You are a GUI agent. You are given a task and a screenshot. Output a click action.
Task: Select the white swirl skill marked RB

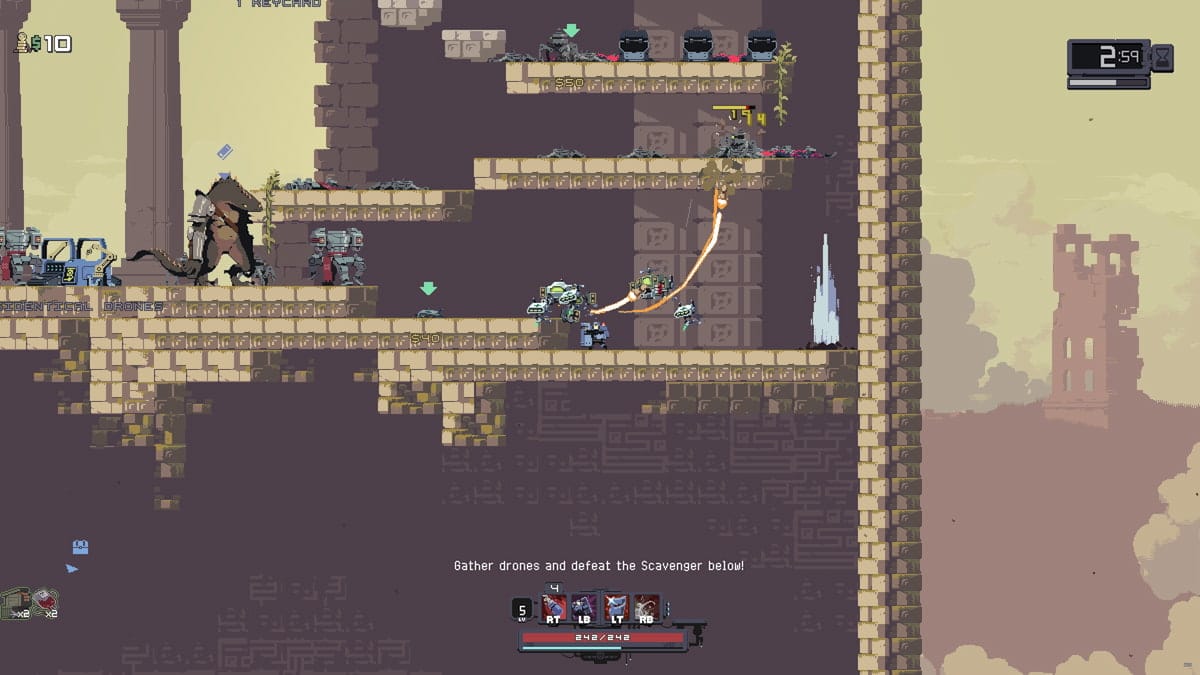tap(647, 607)
